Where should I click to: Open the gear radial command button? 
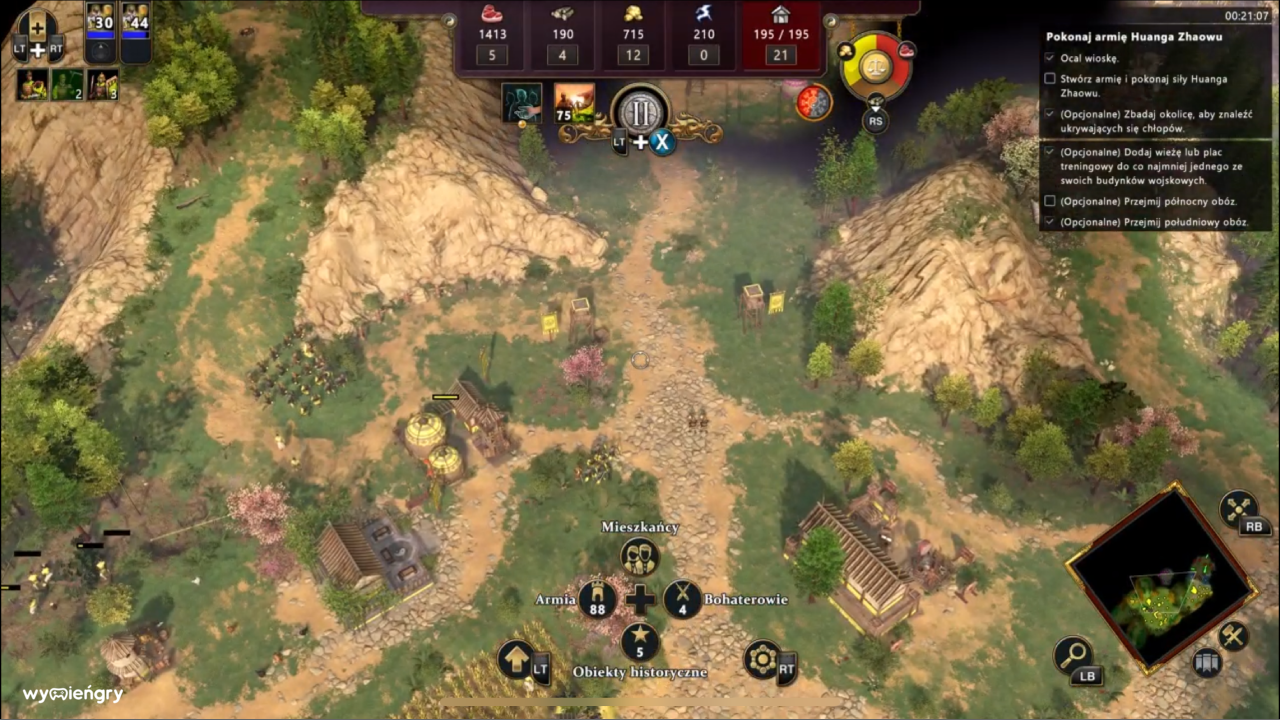pos(762,660)
